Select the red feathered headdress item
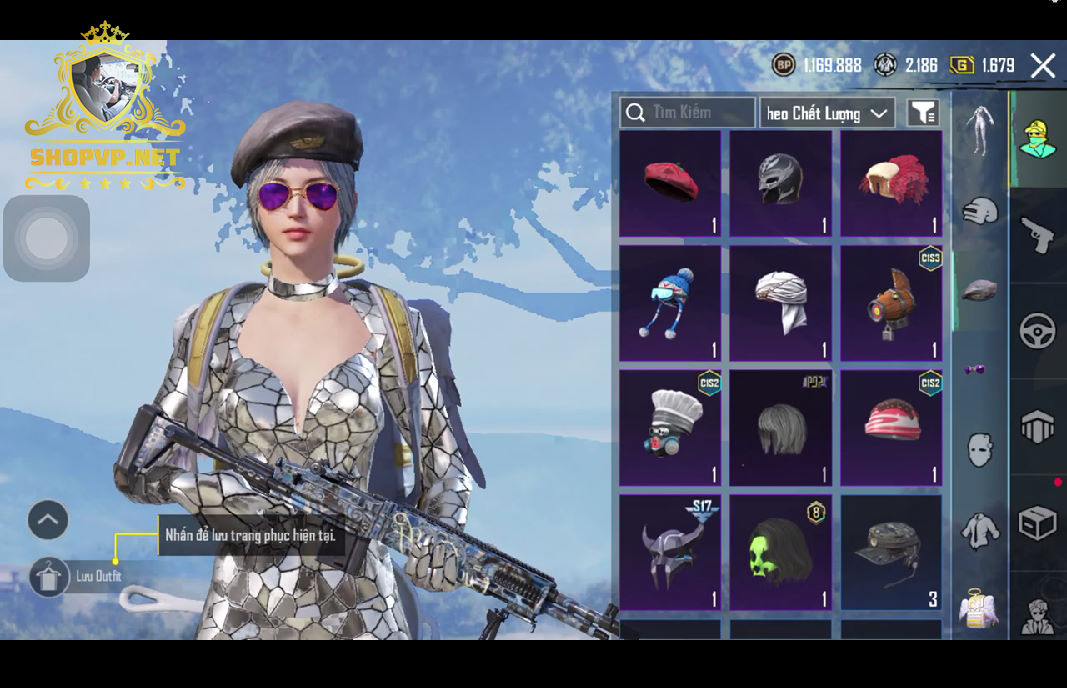Image resolution: width=1067 pixels, height=688 pixels. [x=891, y=184]
